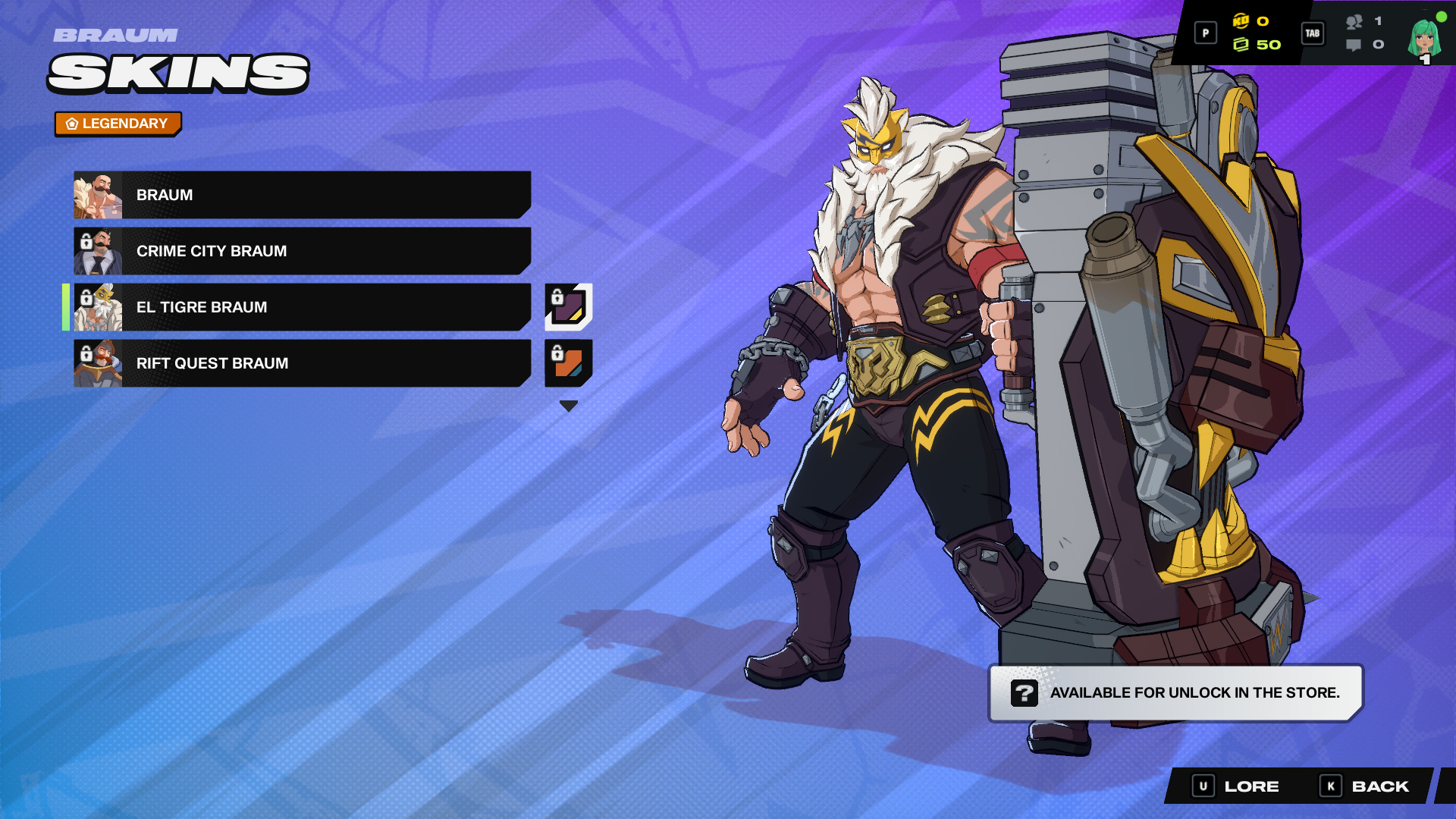
Task: Click the KD currency coin icon
Action: 1243,23
